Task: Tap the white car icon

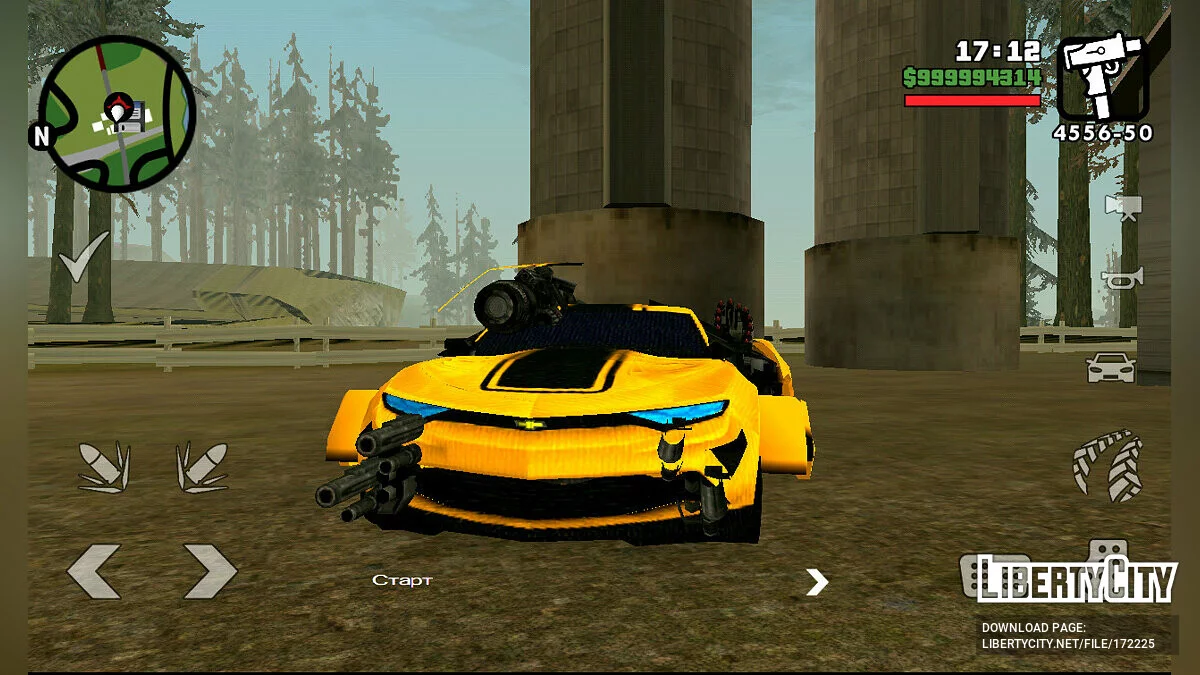Action: pos(1111,368)
